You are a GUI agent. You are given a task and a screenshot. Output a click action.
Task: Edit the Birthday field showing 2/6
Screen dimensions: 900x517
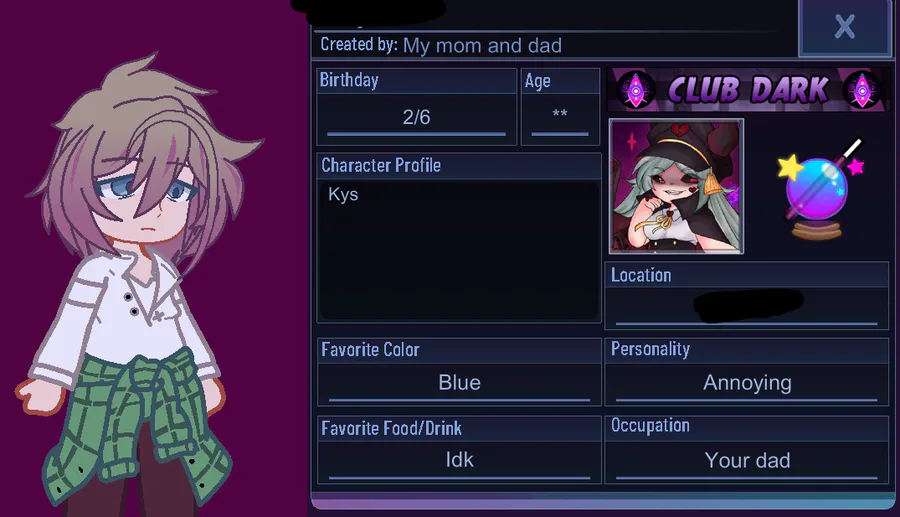(x=416, y=118)
